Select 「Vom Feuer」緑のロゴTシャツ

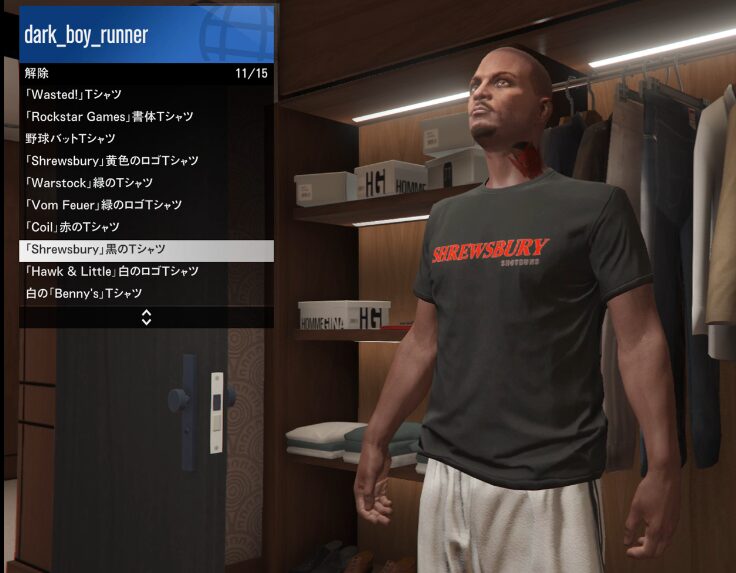(146, 205)
